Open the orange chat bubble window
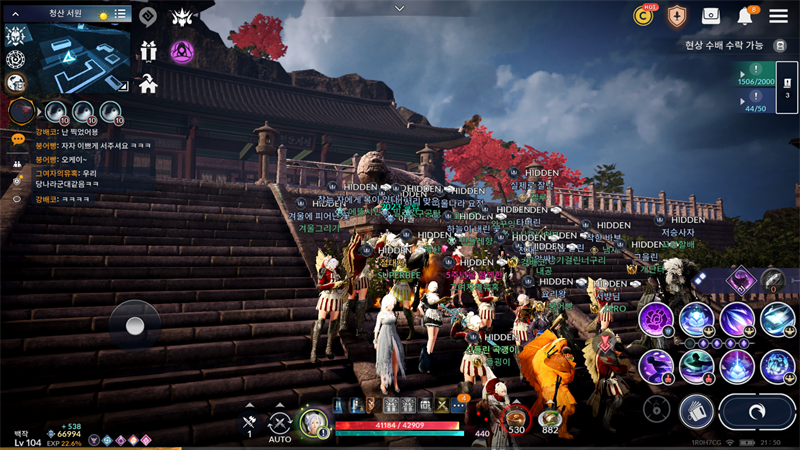800x450 pixels. [x=17, y=139]
